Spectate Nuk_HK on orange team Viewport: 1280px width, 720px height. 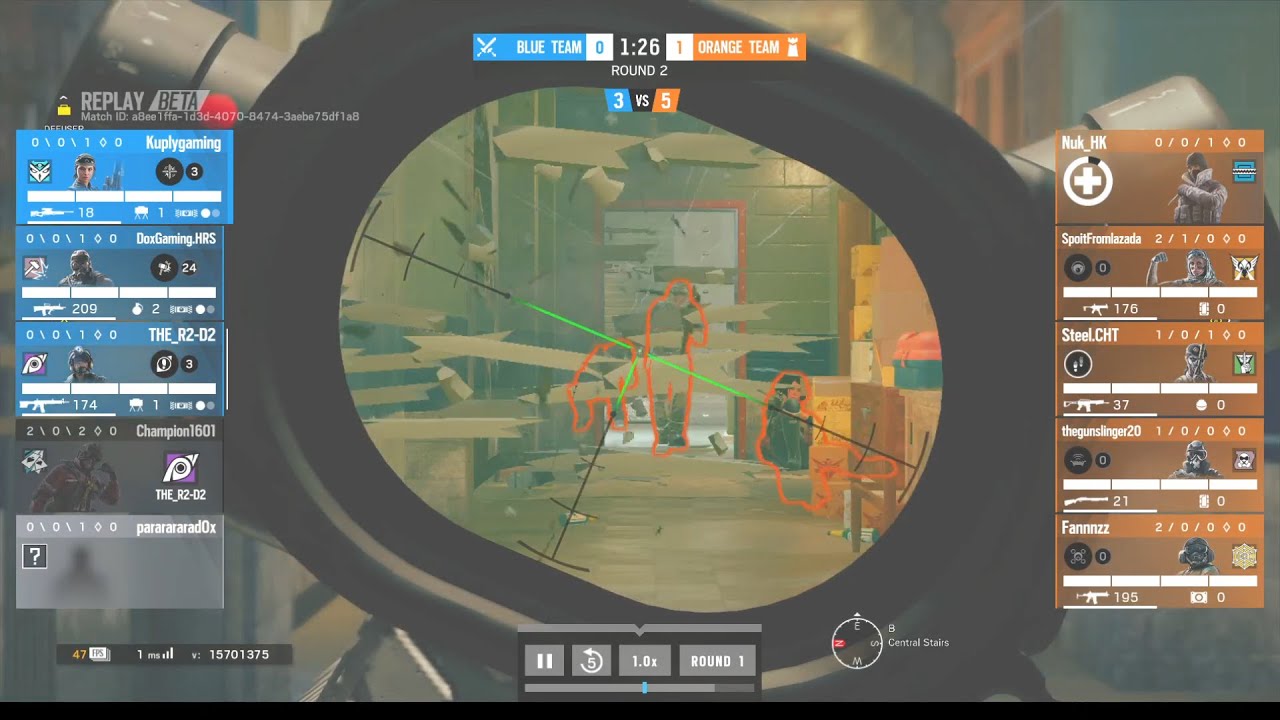pyautogui.click(x=1159, y=177)
